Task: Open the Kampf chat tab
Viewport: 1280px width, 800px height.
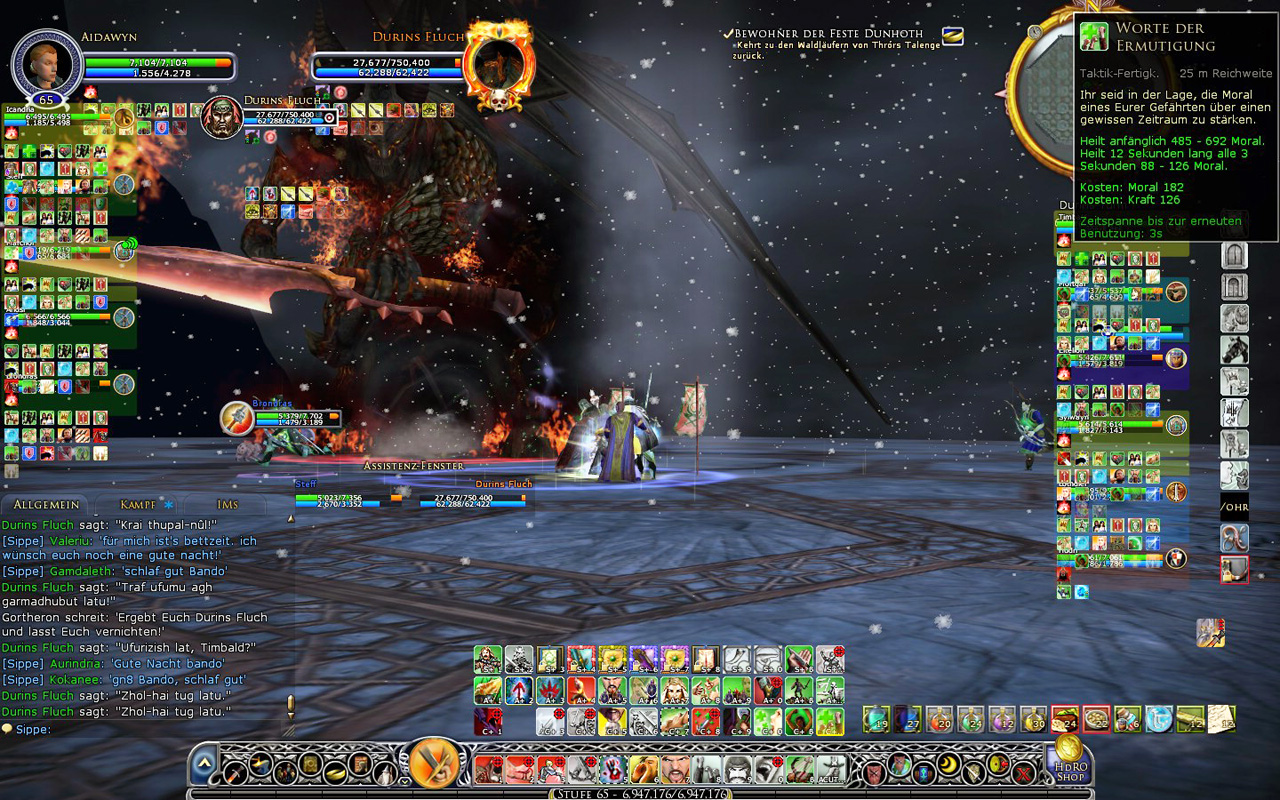Action: pos(139,505)
